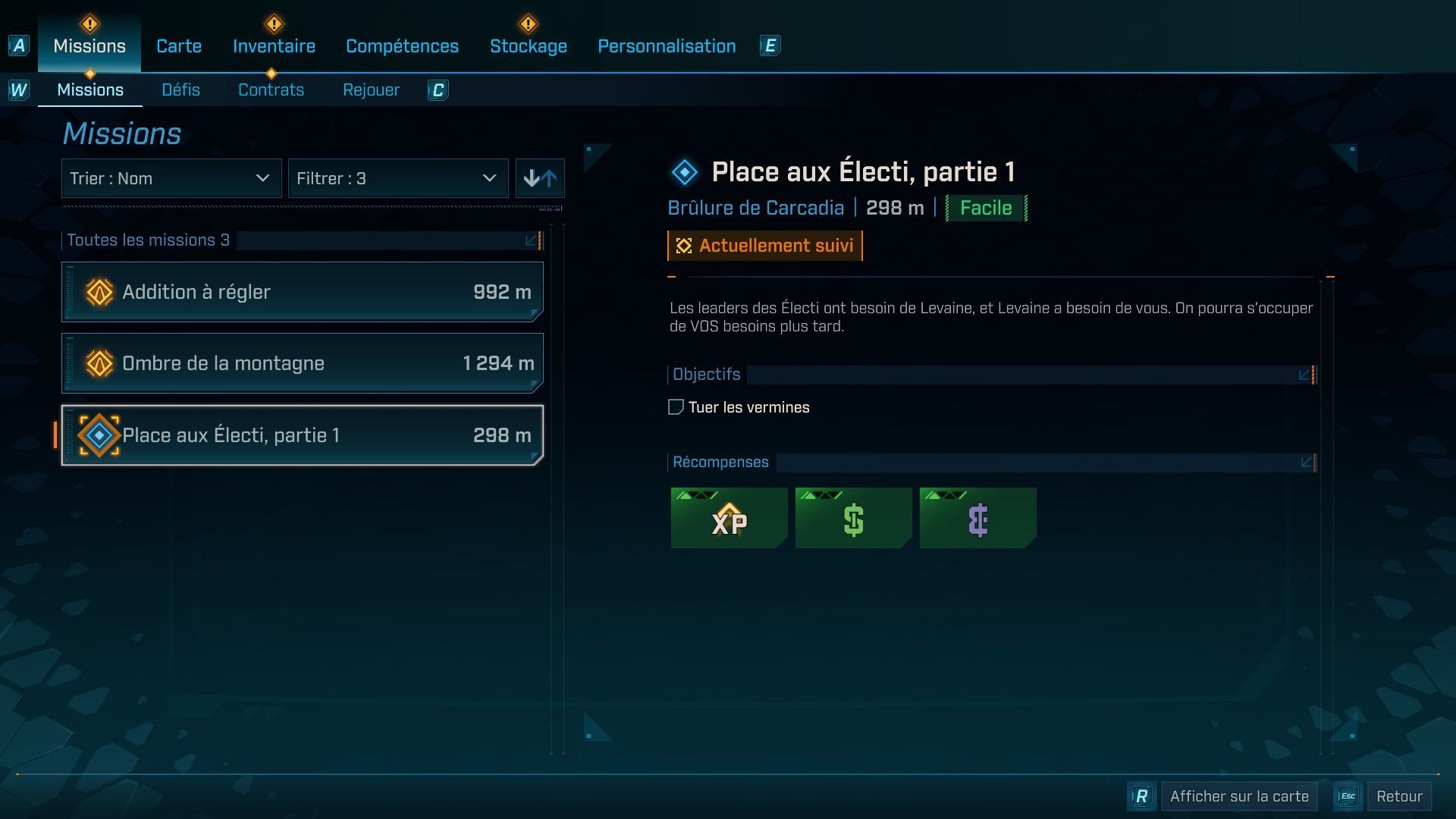Collapse the Toutes les missions section
Image resolution: width=1456 pixels, height=819 pixels.
pyautogui.click(x=532, y=240)
